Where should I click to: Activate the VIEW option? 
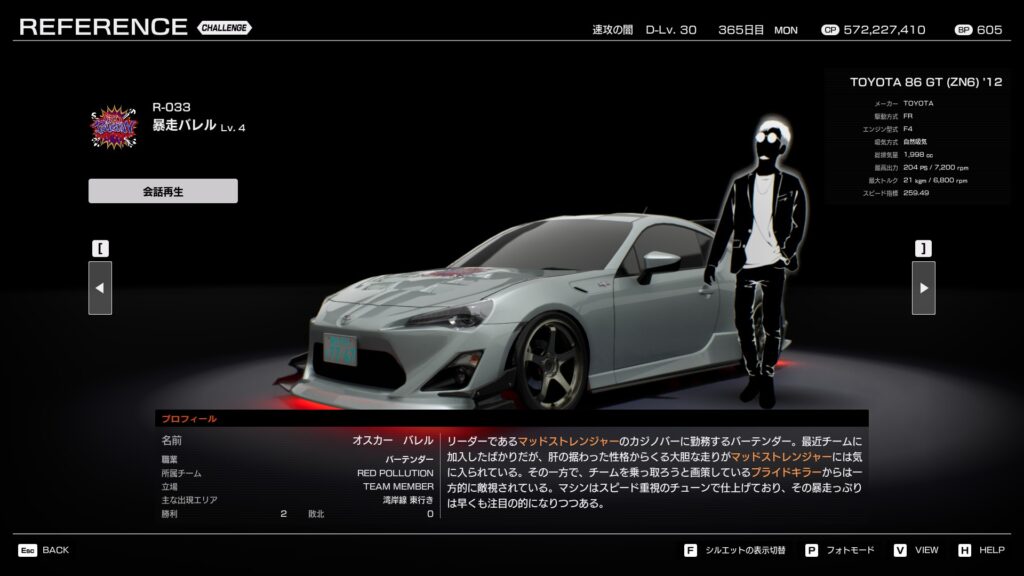(916, 550)
